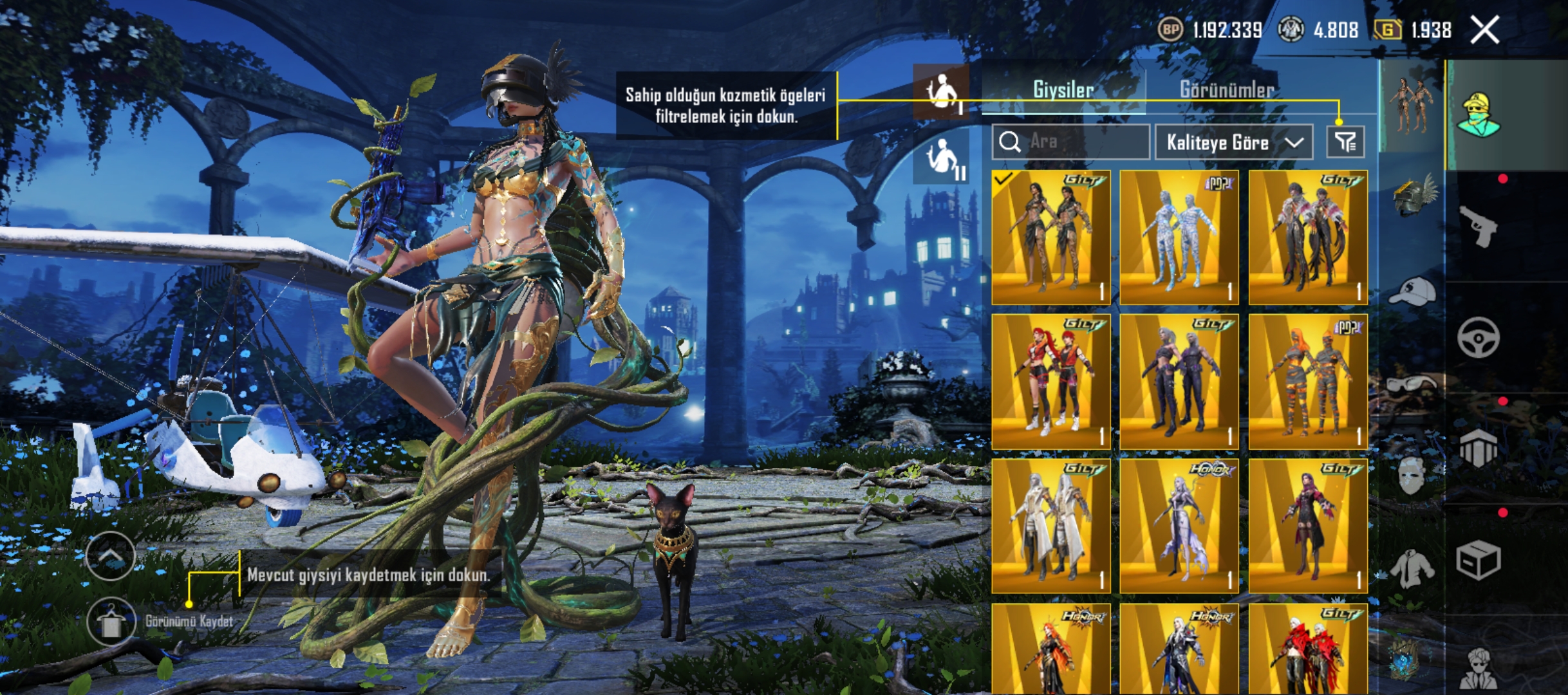The width and height of the screenshot is (1568, 695).
Task: Open the weapon skins pistol category
Action: coord(1479,227)
